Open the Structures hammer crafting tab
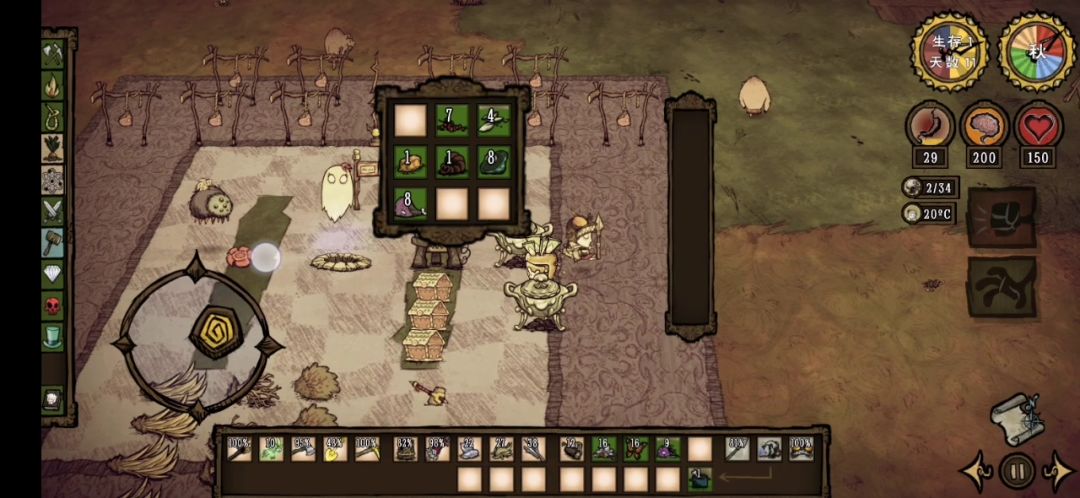 (x=53, y=242)
